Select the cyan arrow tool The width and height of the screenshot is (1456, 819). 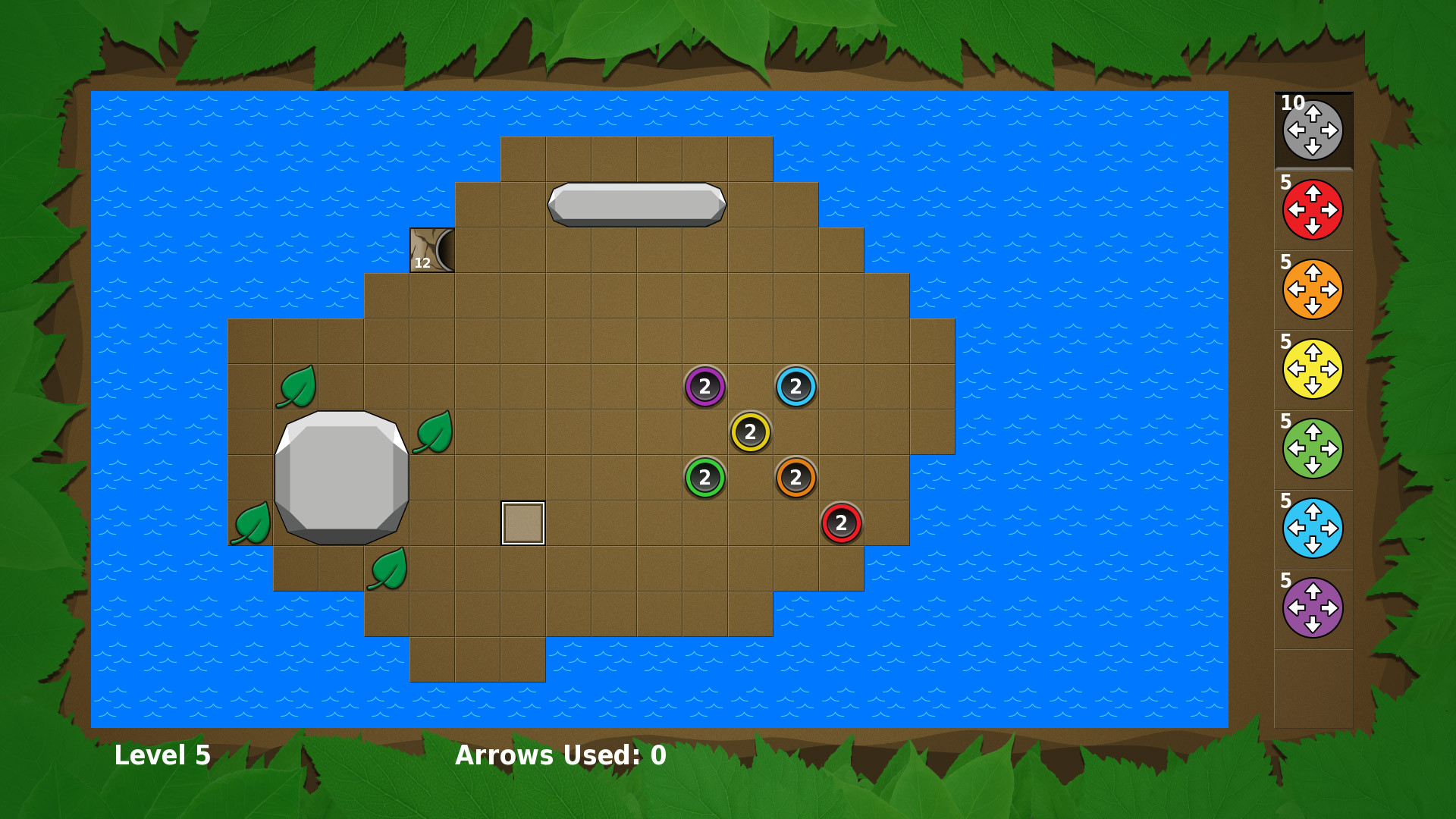coord(1313,529)
